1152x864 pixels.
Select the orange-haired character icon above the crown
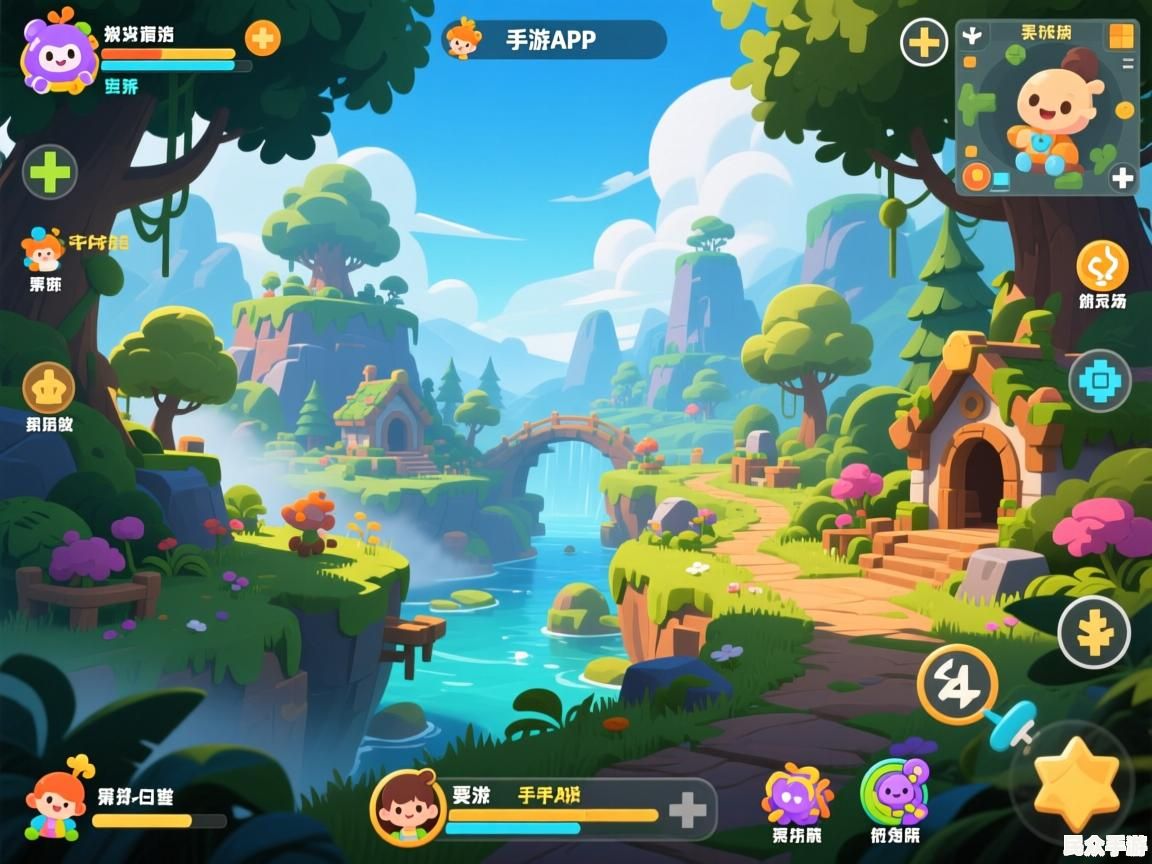point(43,250)
